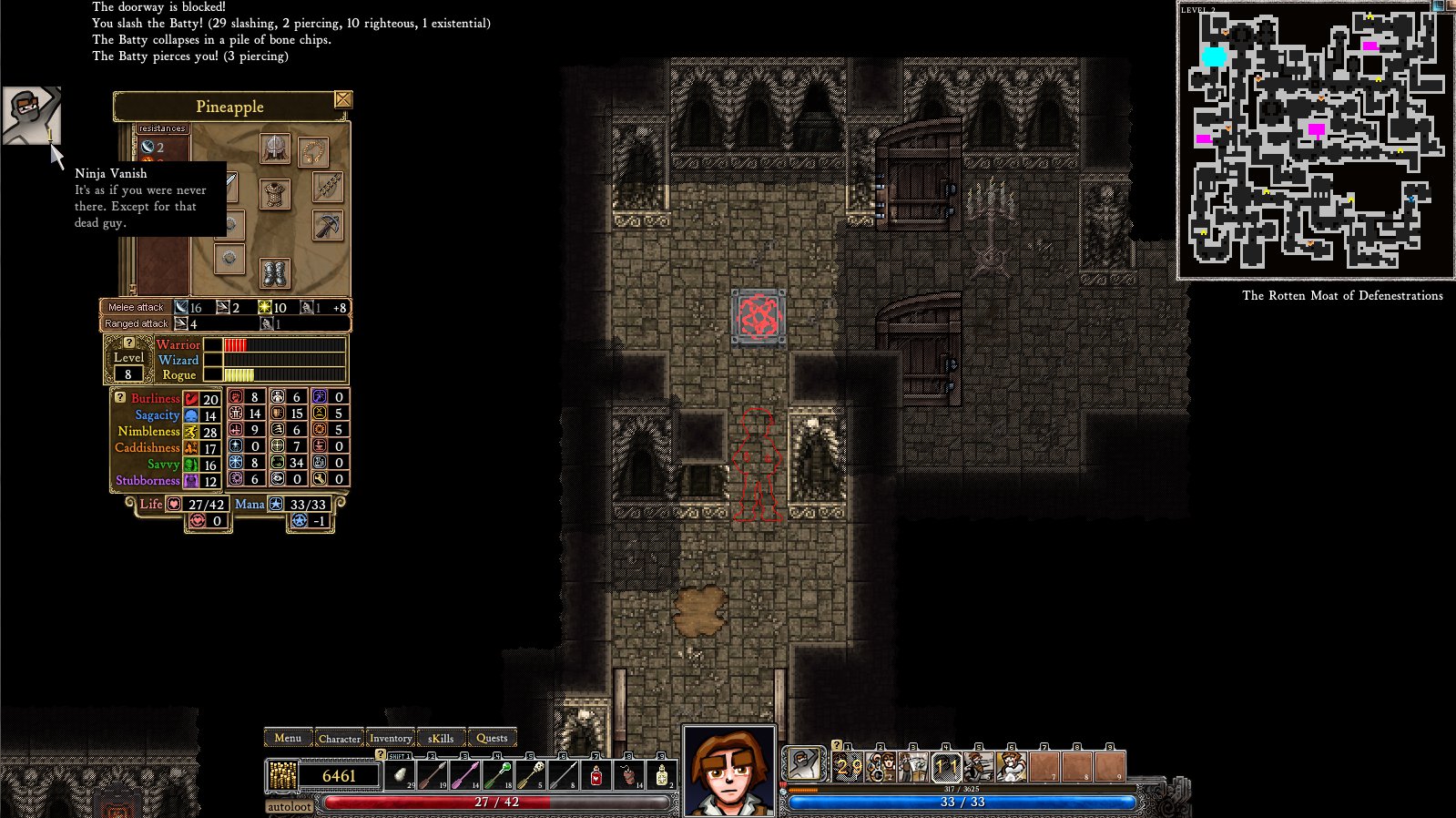Select the skull-tipped bolt belt slot

pos(531,775)
